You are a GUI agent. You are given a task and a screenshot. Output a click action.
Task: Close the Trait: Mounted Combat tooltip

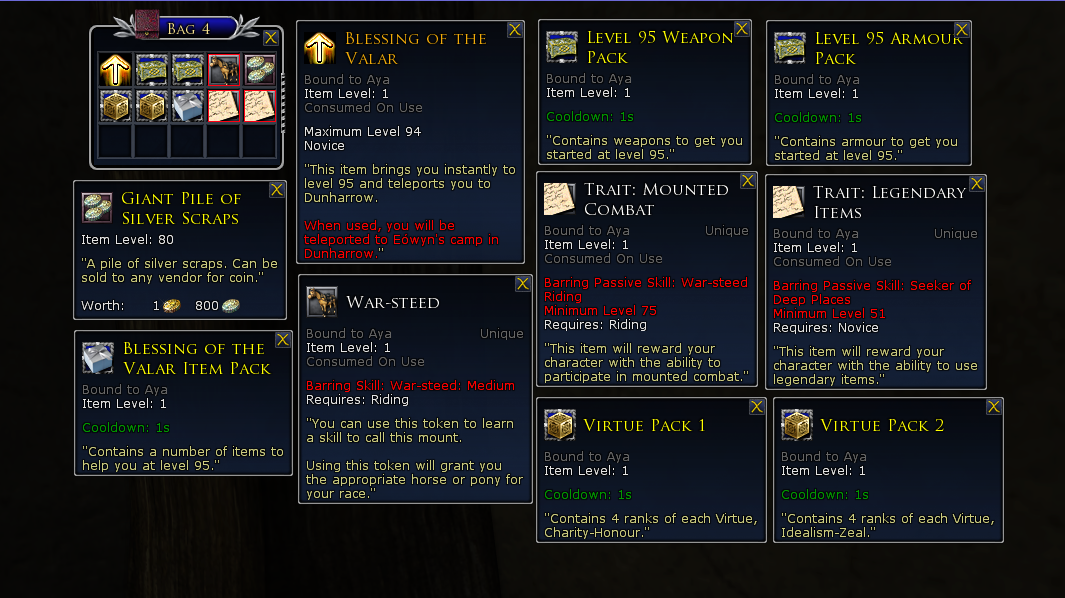point(747,181)
